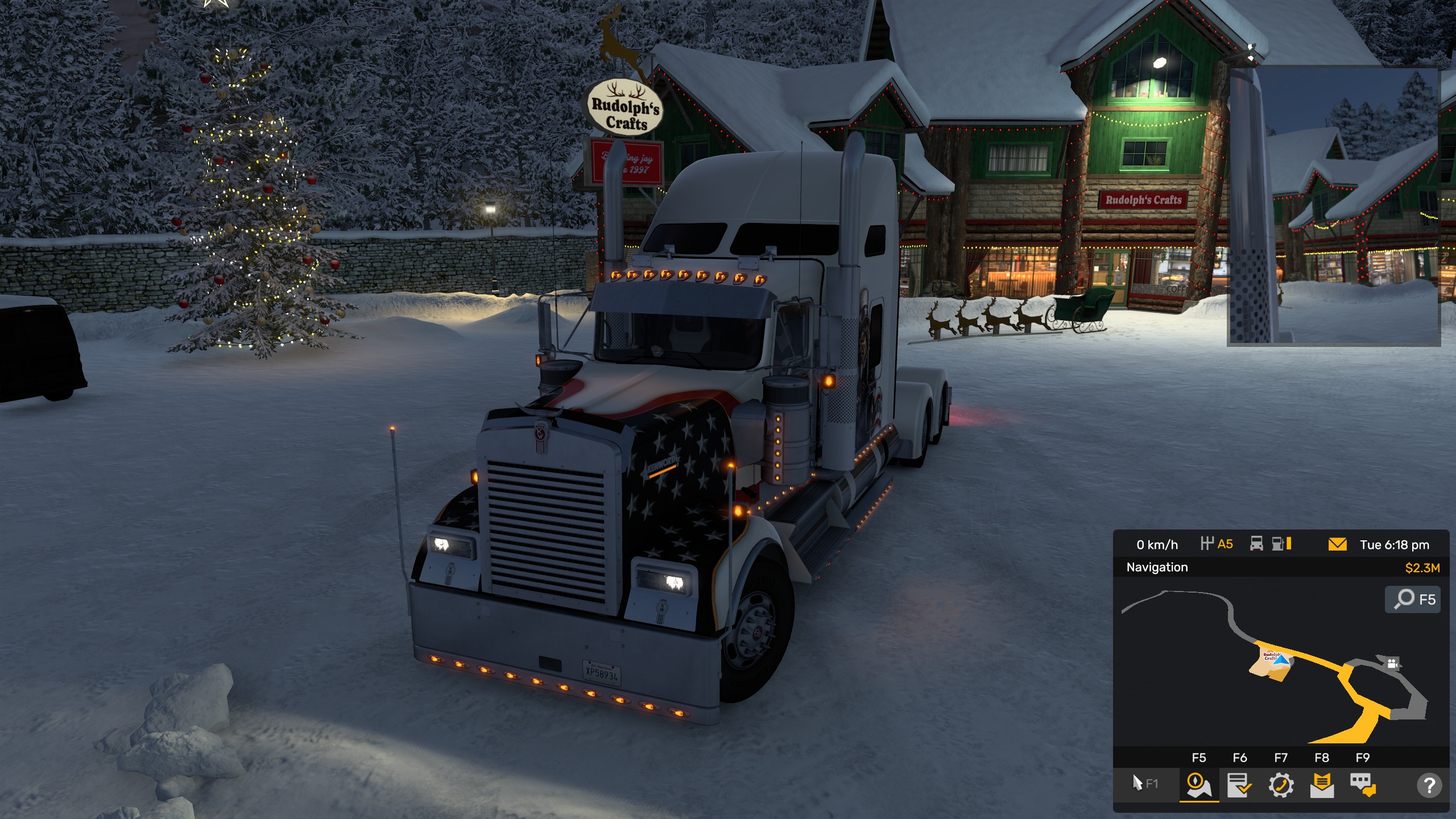This screenshot has width=1456, height=819.
Task: Click the magnifier map zoom button
Action: click(1413, 599)
